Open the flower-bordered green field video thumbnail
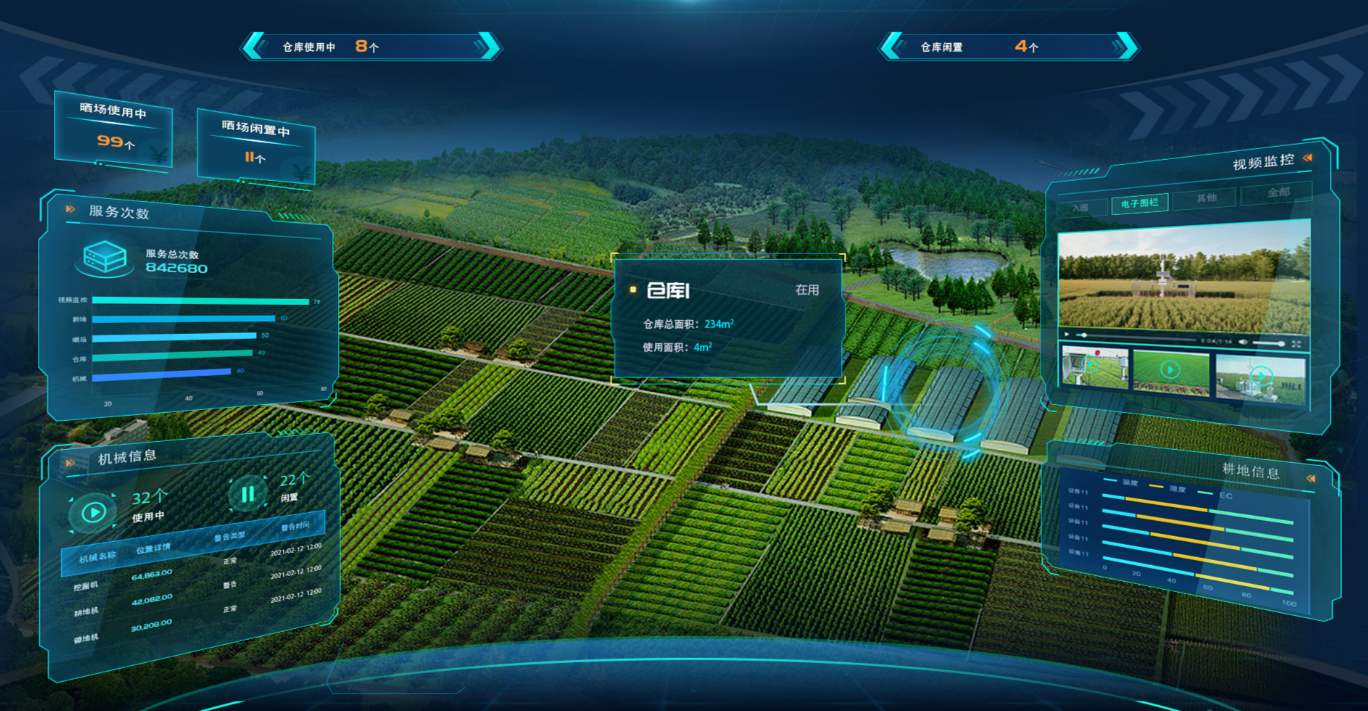Image resolution: width=1368 pixels, height=711 pixels. click(1169, 369)
